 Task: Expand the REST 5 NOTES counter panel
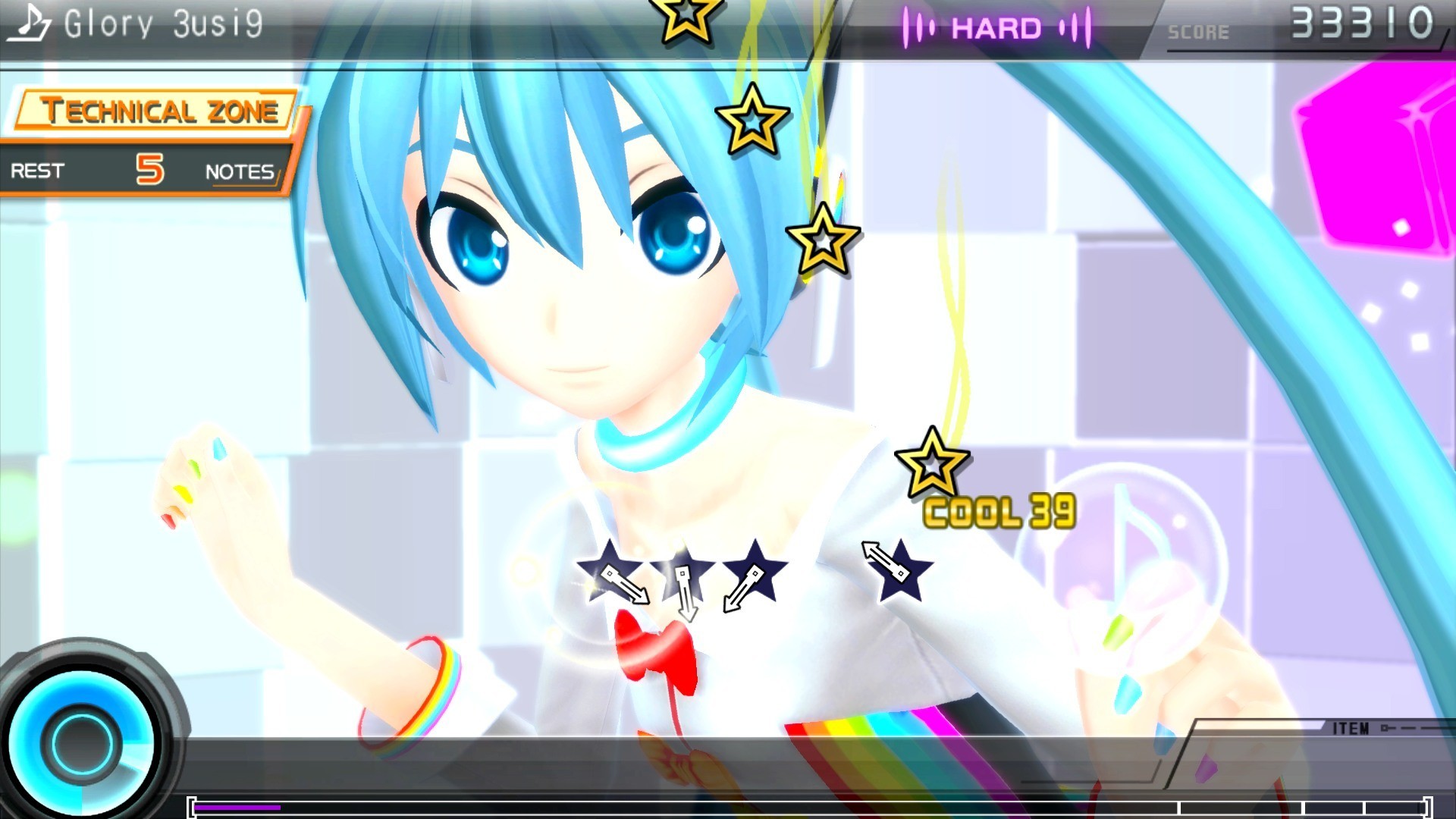(x=144, y=171)
